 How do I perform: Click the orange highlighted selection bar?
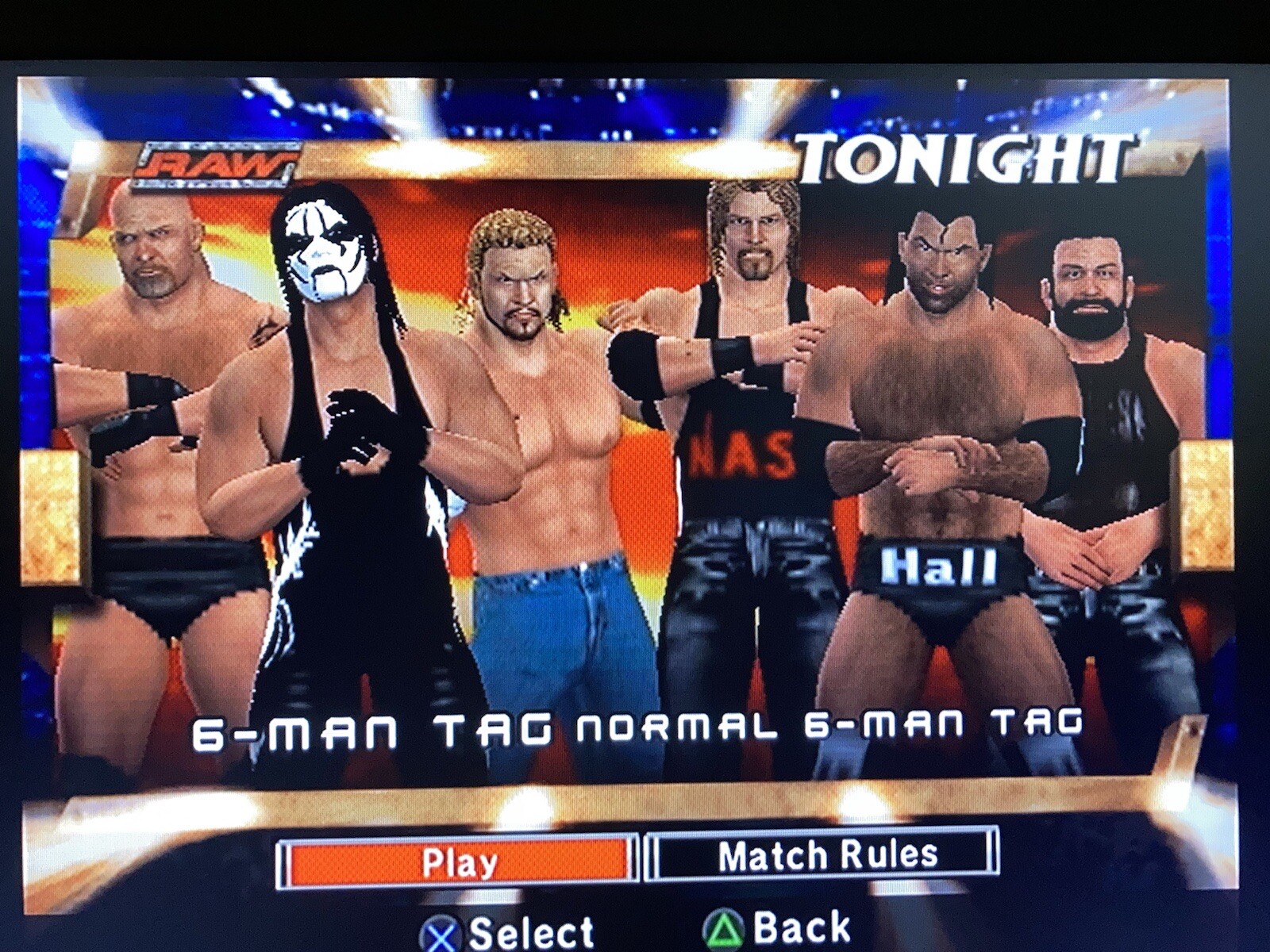[456, 858]
